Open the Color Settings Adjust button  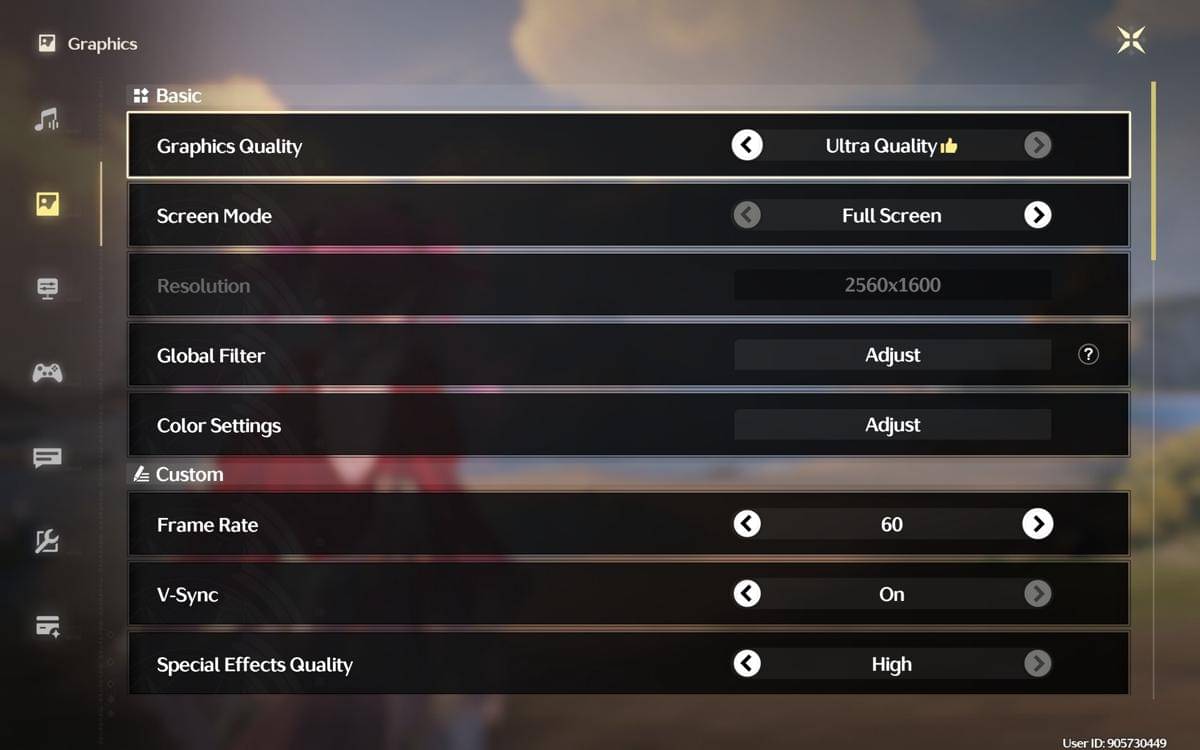[x=892, y=425]
